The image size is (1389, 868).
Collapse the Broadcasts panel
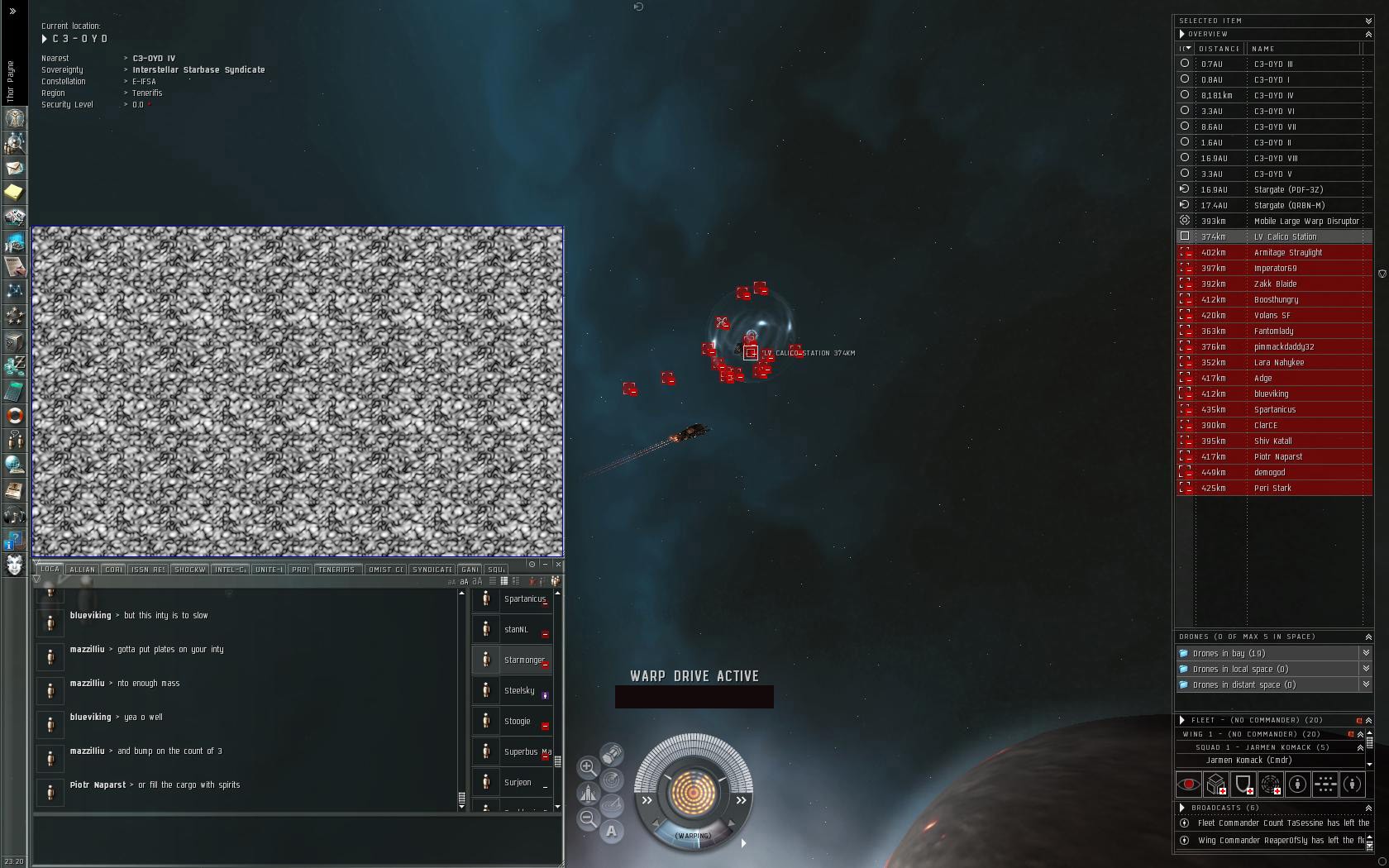(x=1368, y=808)
